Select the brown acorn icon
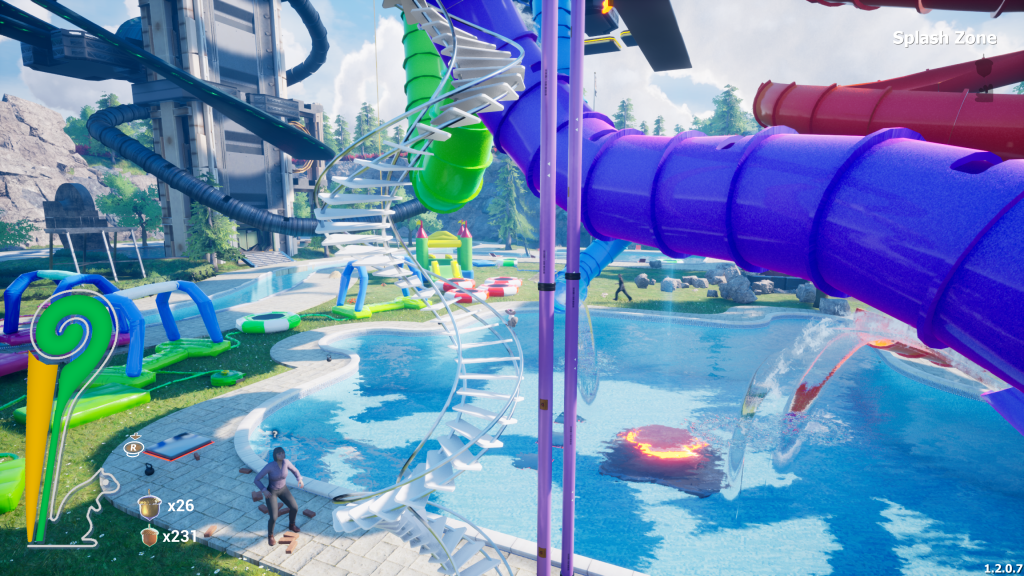The height and width of the screenshot is (576, 1024). [x=150, y=537]
